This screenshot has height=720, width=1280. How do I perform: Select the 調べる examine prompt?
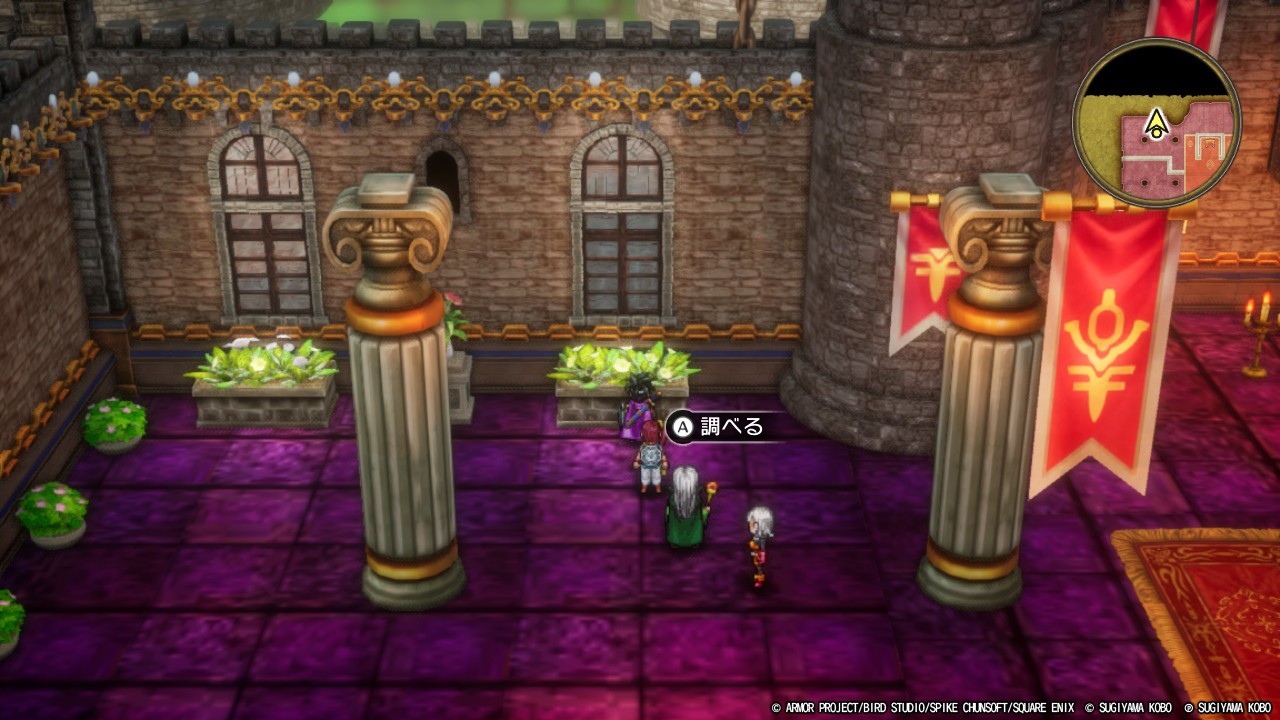[718, 427]
